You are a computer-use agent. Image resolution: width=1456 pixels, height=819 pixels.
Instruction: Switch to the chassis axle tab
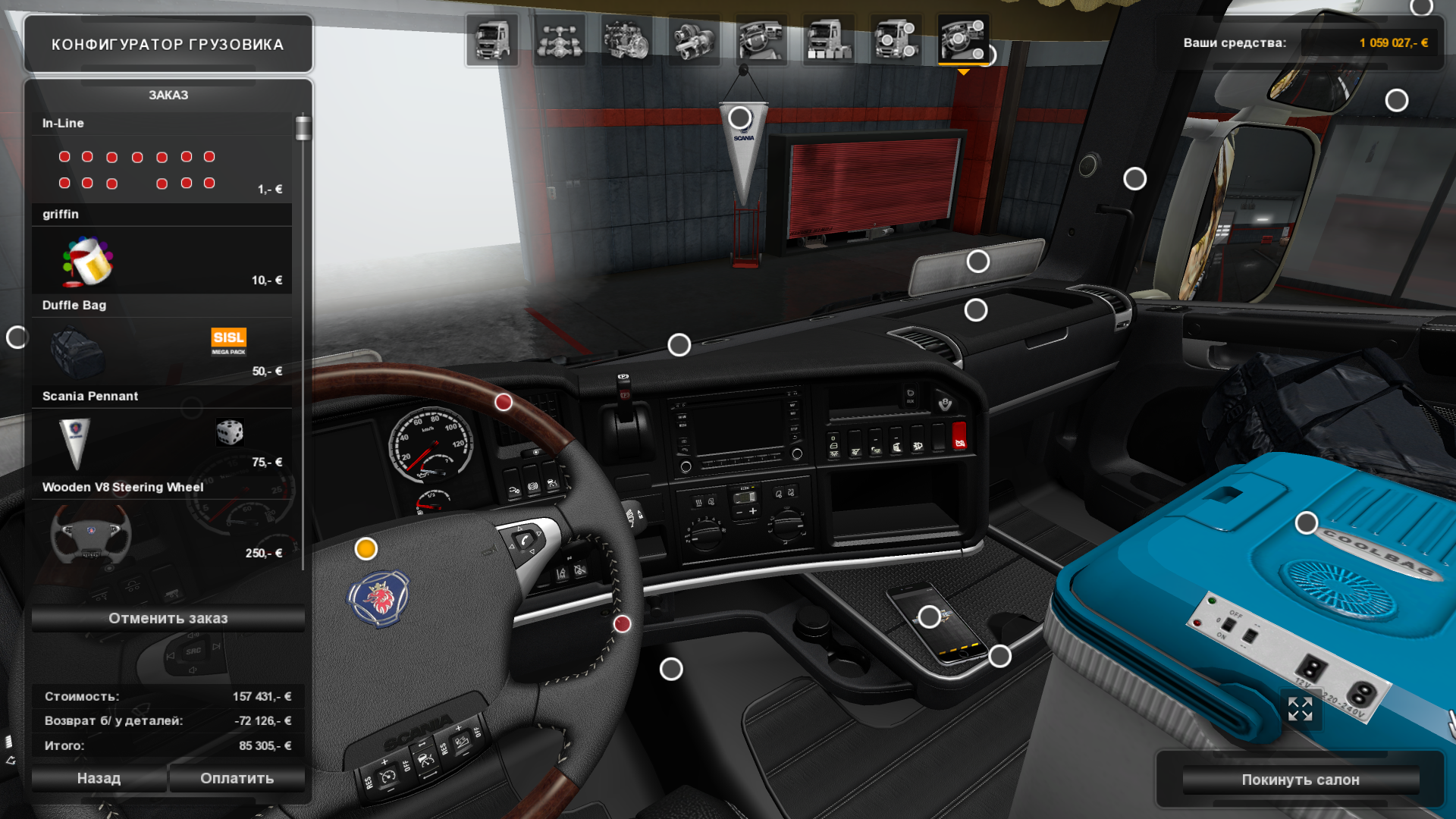pos(559,40)
